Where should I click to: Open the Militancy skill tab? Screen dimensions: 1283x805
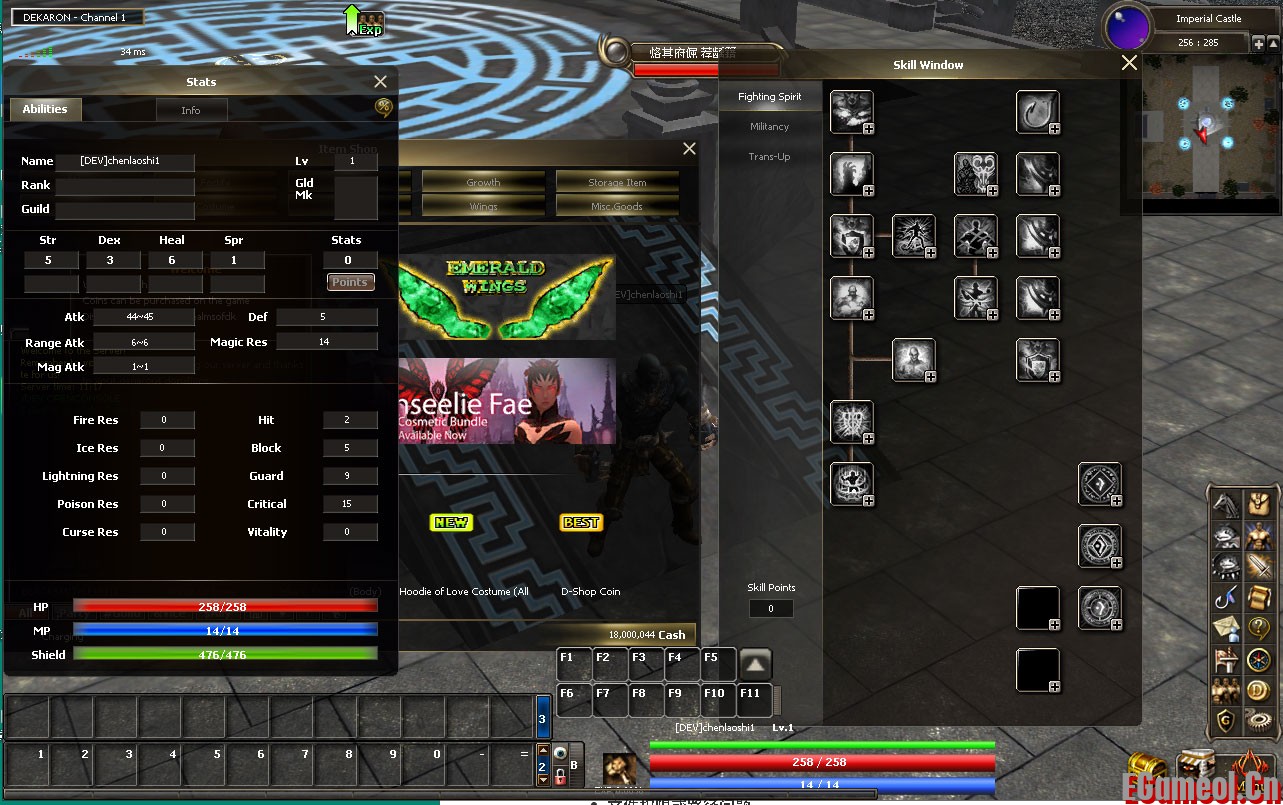[770, 127]
